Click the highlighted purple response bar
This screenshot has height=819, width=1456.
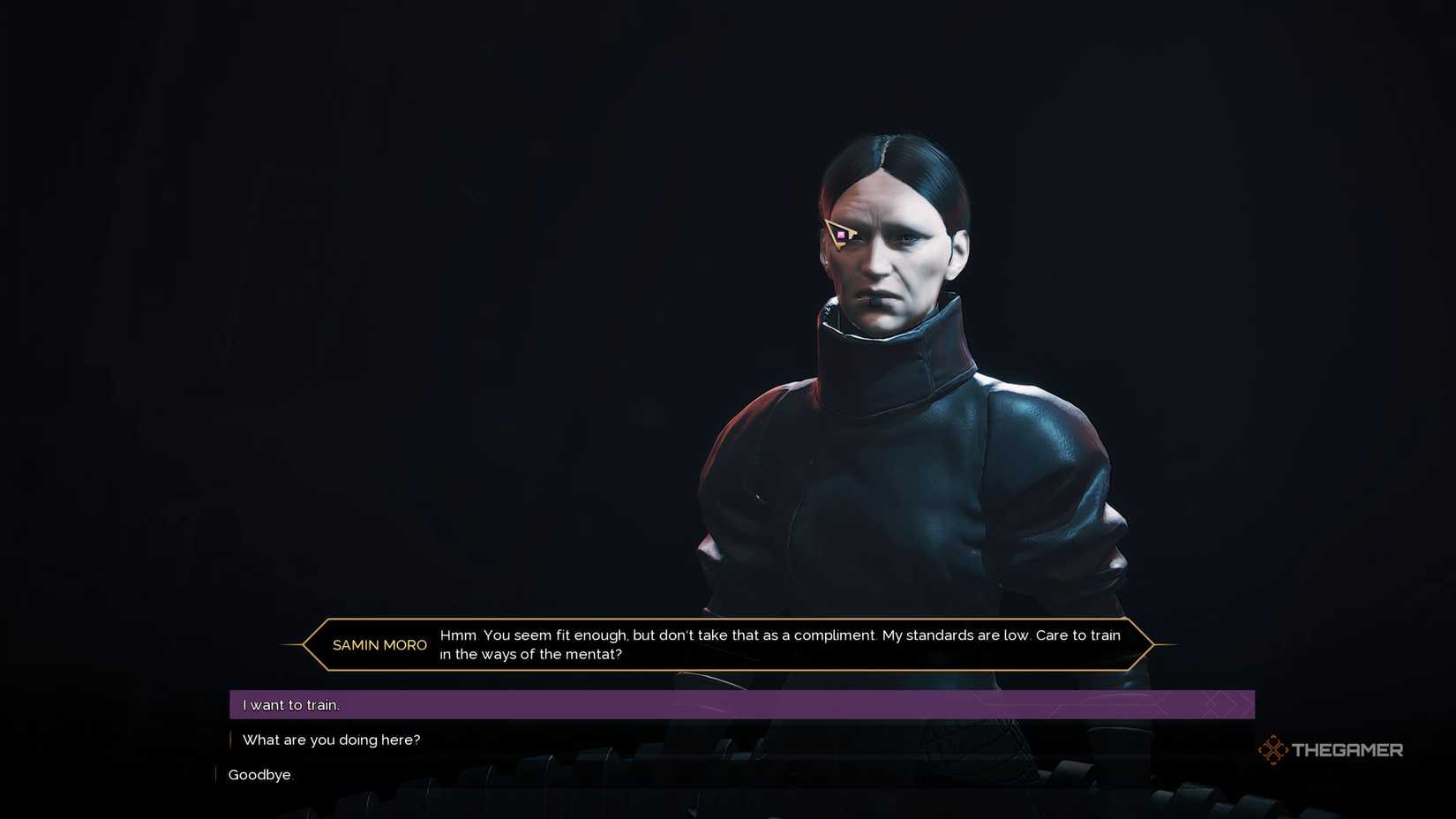point(741,704)
